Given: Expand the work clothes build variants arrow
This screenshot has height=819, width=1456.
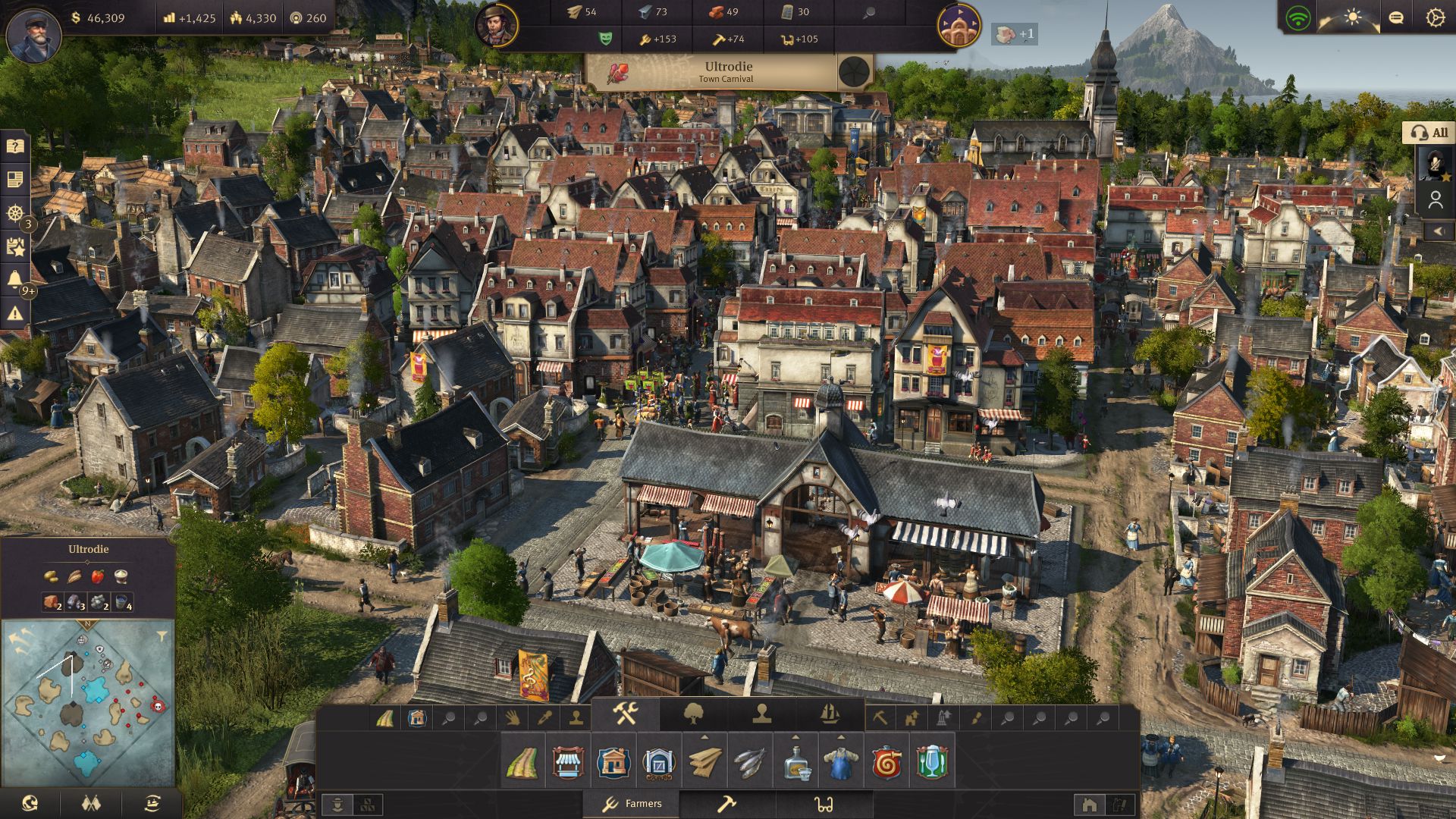Looking at the screenshot, I should [840, 737].
